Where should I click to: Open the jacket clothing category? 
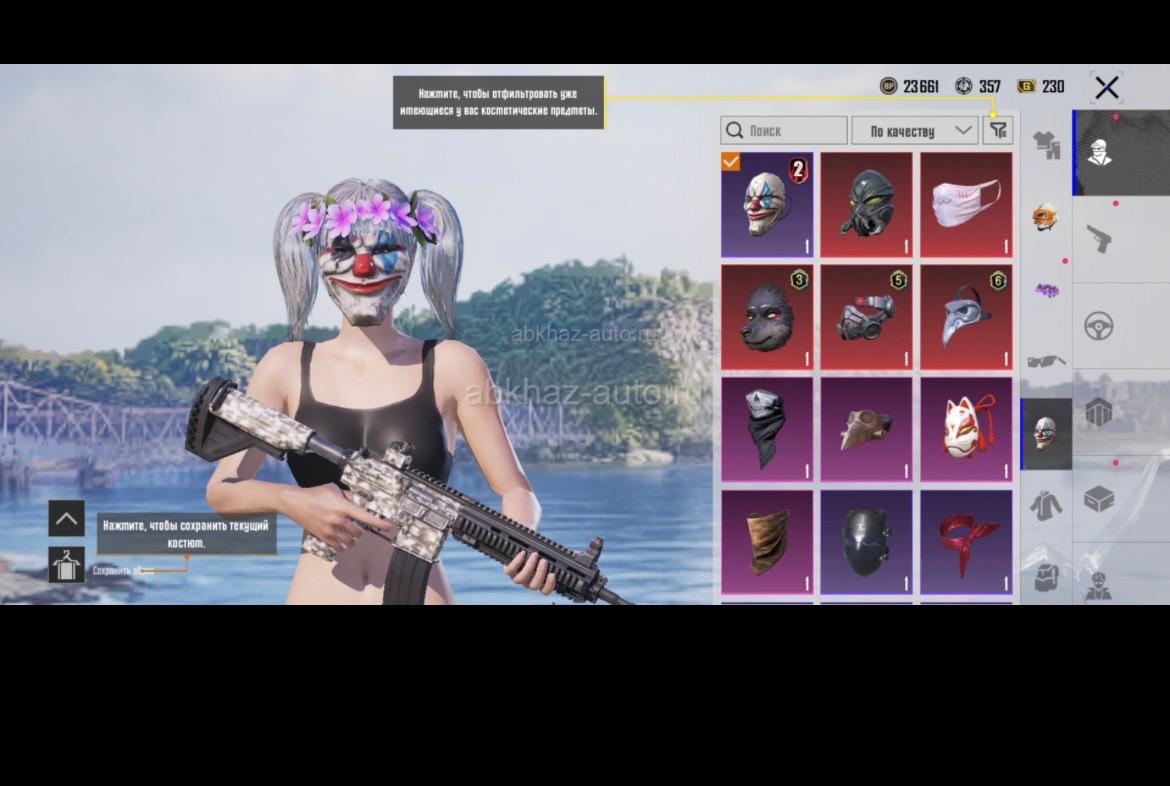1046,505
